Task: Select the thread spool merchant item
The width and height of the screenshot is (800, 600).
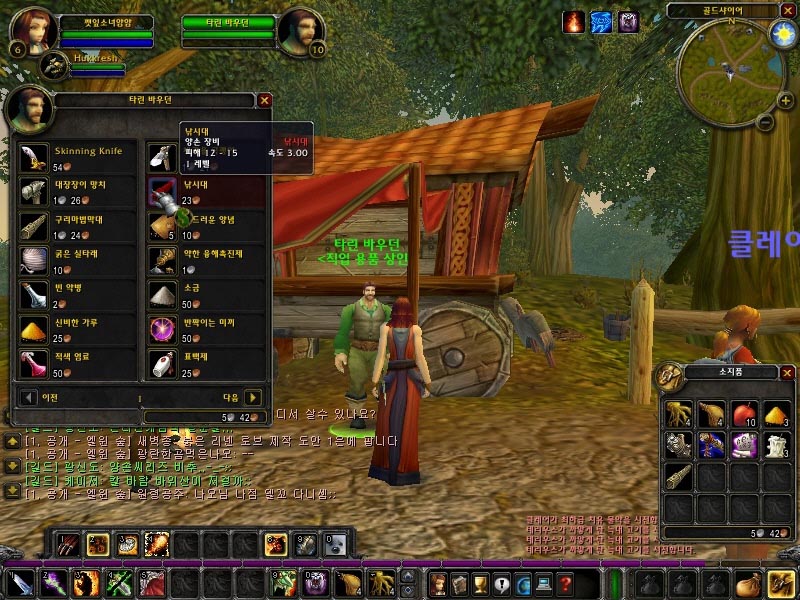Action: pyautogui.click(x=33, y=260)
